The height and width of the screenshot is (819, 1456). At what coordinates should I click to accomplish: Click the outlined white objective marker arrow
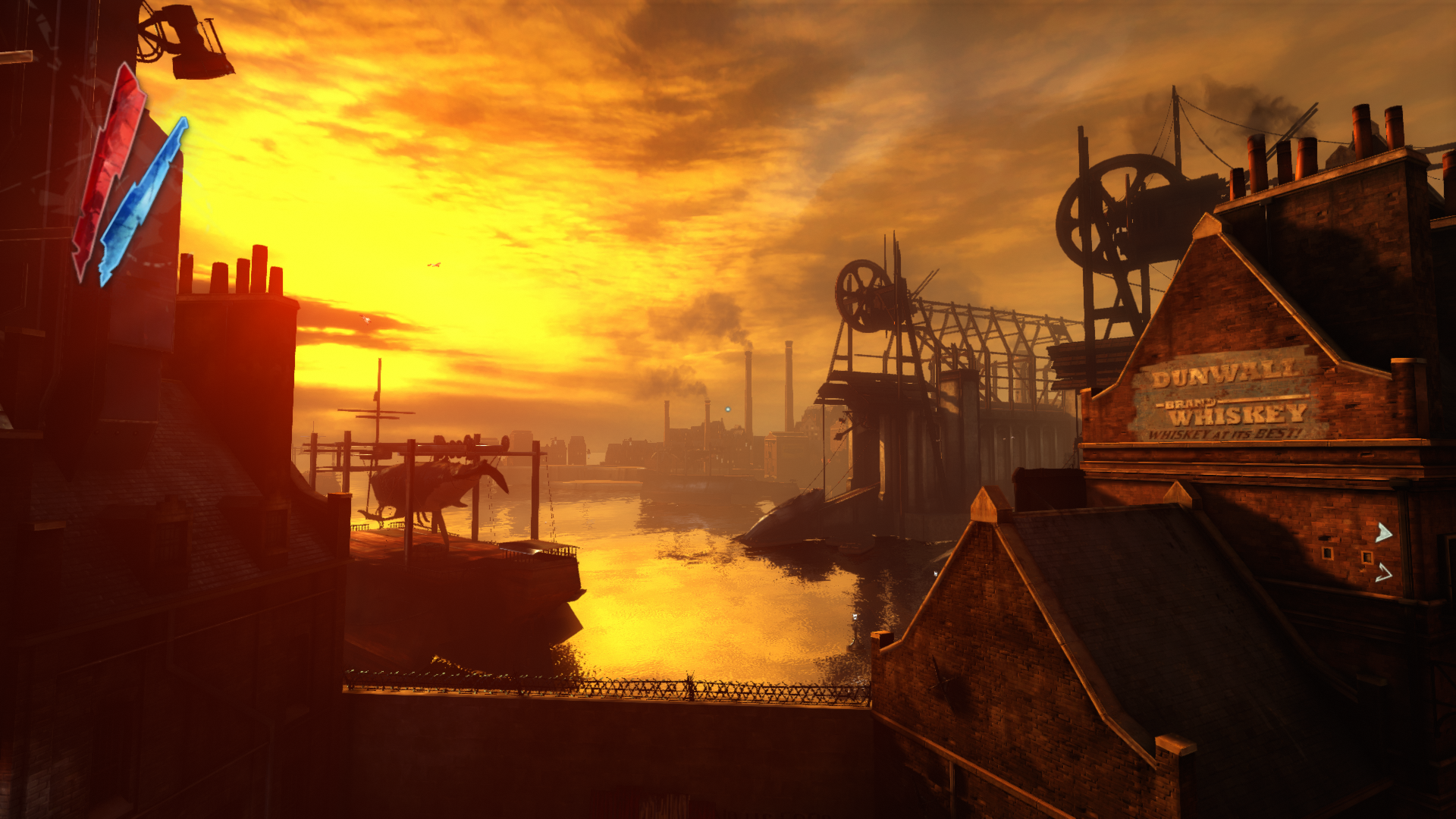1383,573
